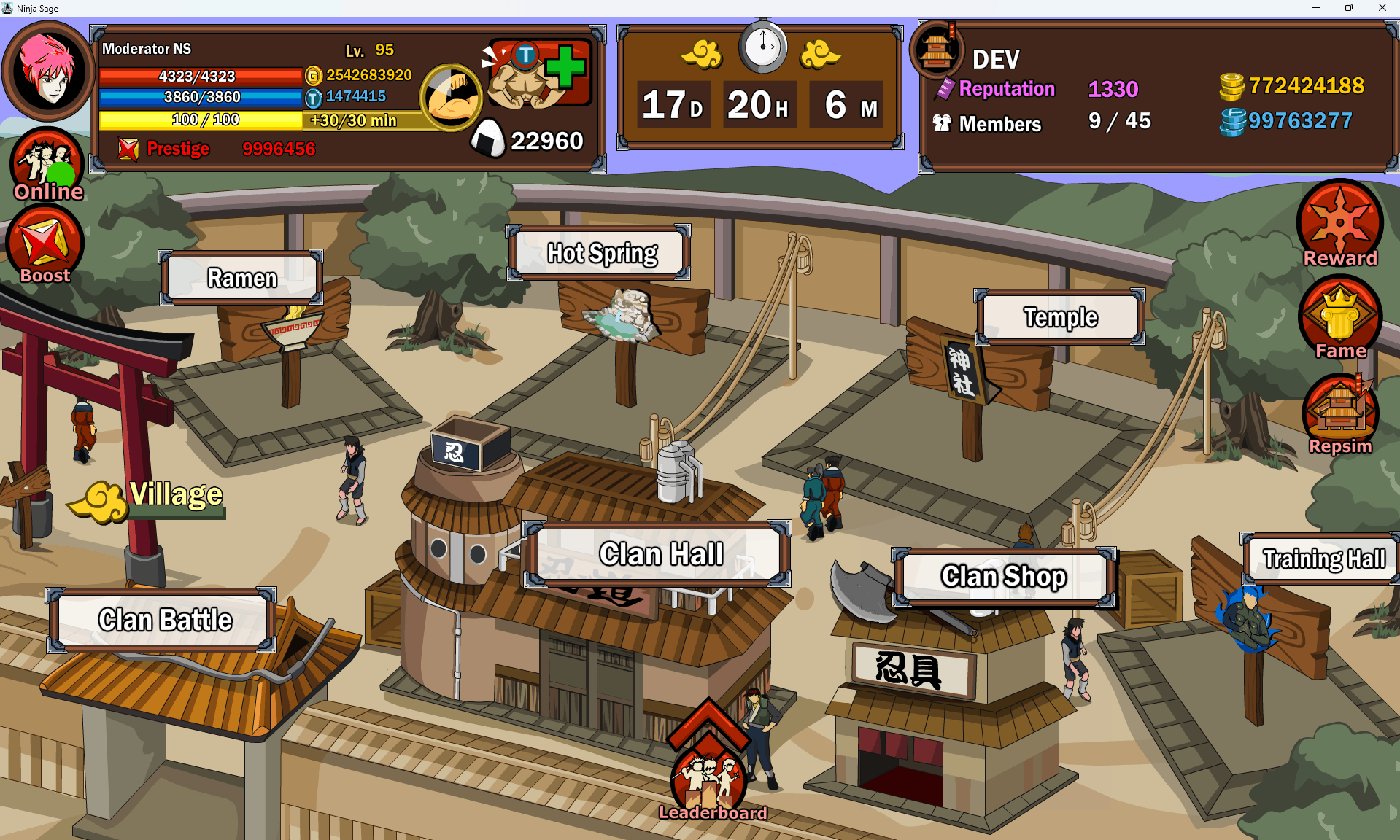View Online players list
Viewport: 1400px width, 840px height.
[46, 165]
